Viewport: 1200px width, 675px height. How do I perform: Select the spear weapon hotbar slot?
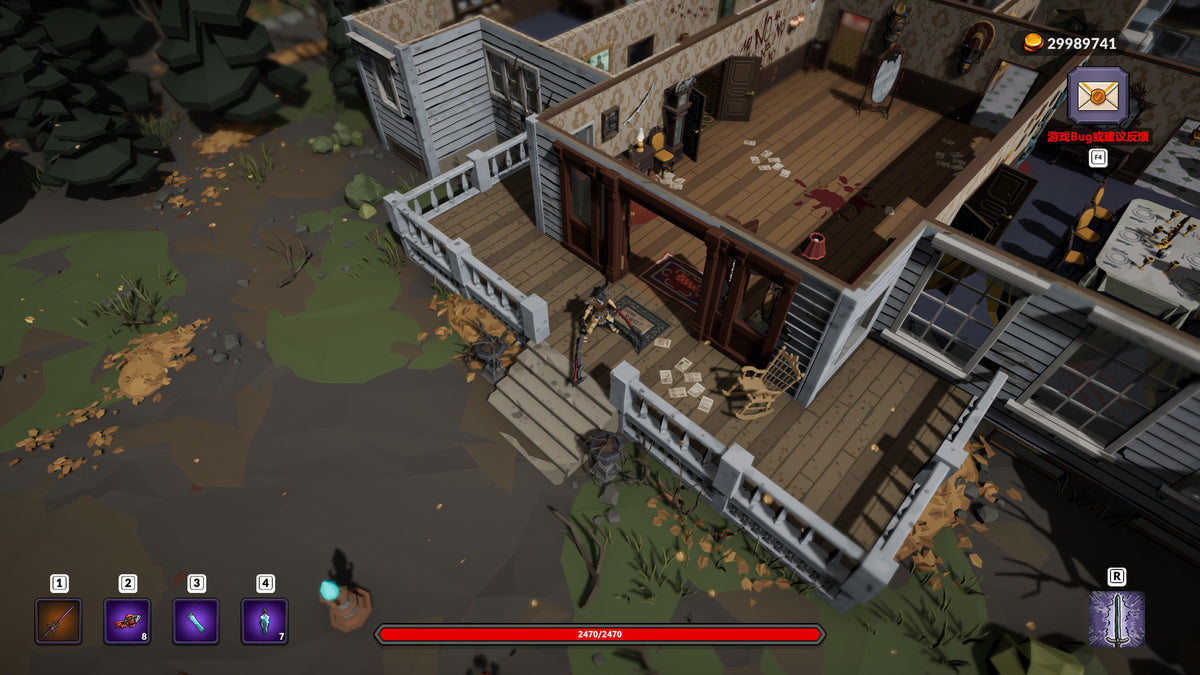tap(59, 621)
